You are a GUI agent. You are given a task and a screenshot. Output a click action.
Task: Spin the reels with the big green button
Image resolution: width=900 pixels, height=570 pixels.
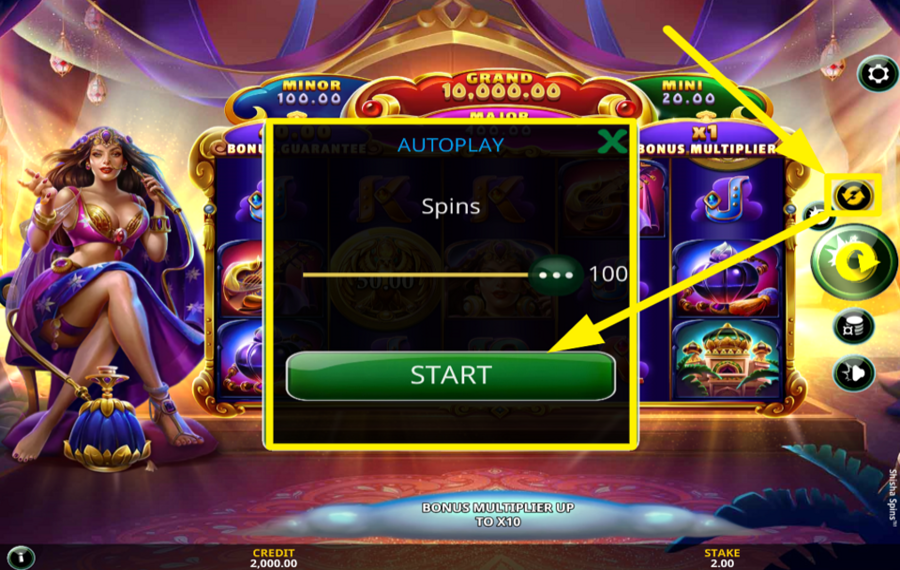point(854,263)
